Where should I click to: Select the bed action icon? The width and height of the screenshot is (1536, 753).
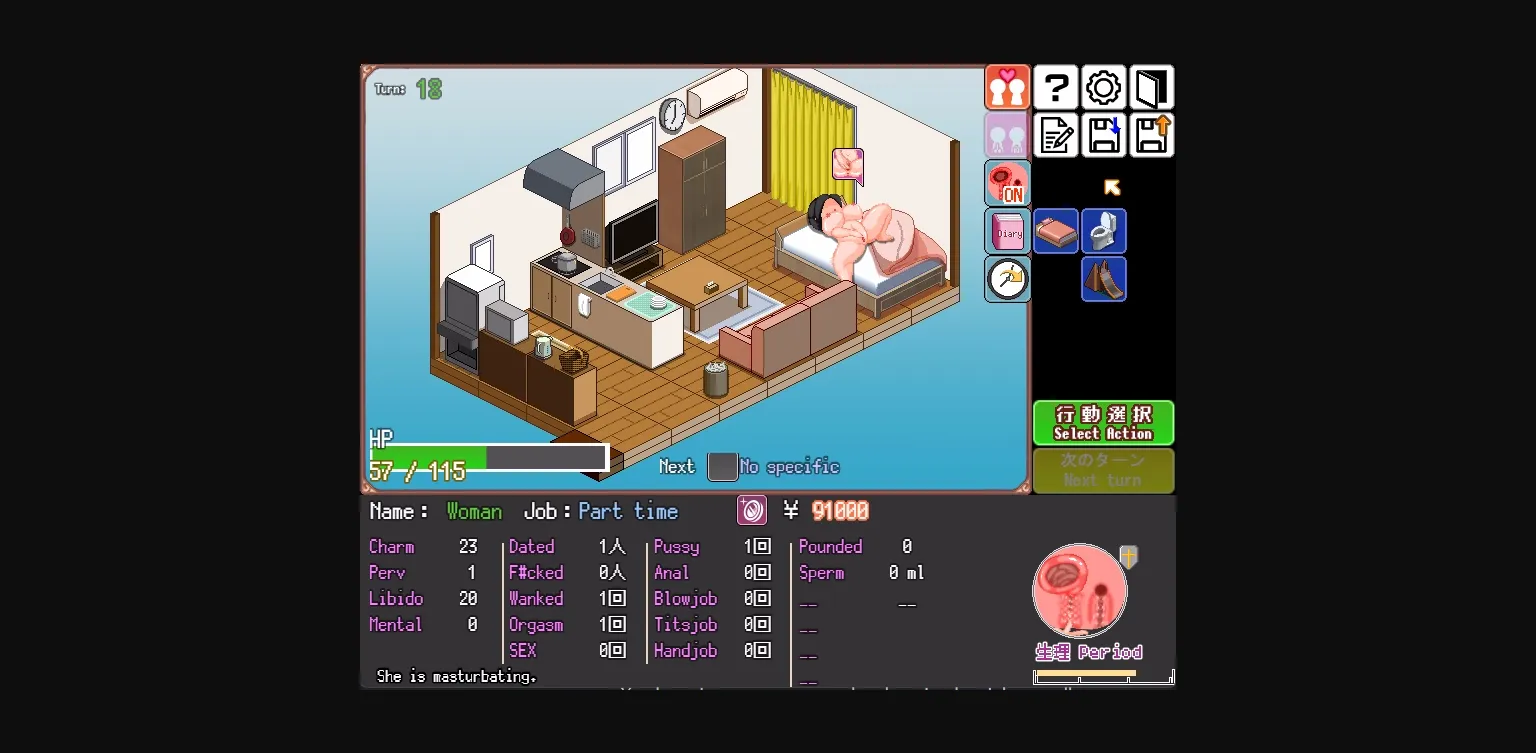pos(1056,231)
